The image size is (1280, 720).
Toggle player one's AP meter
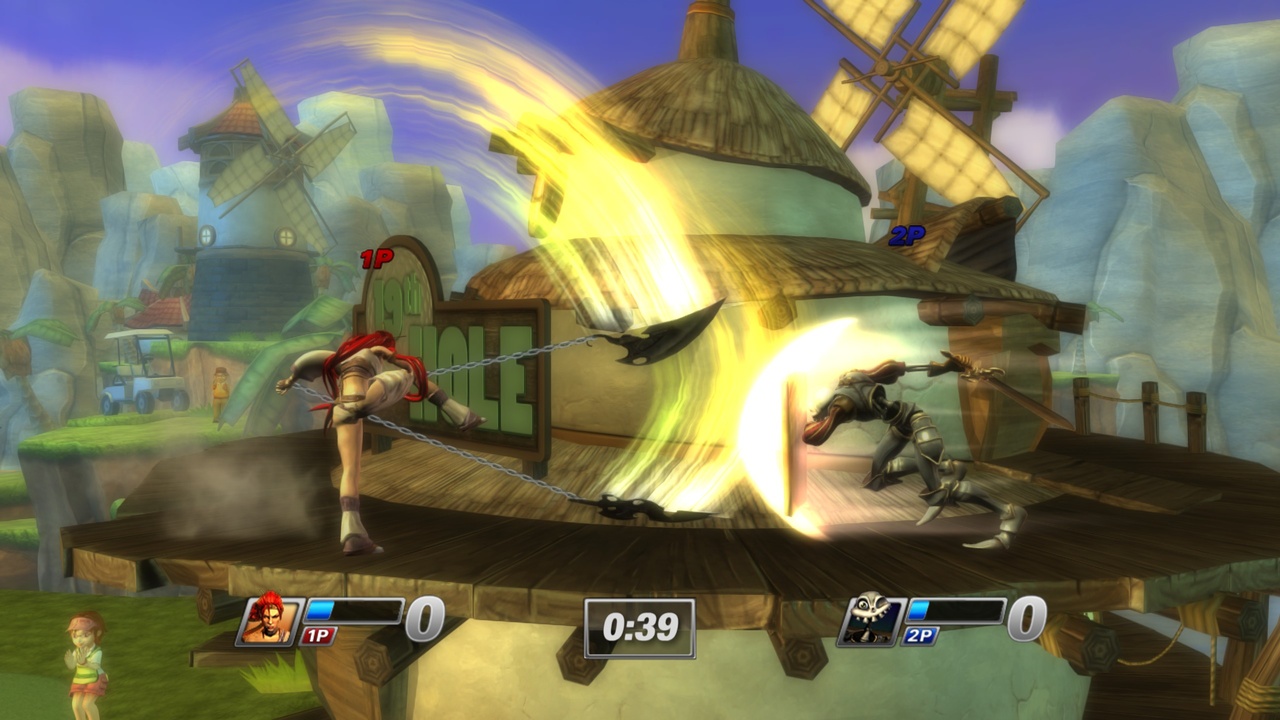[x=355, y=608]
